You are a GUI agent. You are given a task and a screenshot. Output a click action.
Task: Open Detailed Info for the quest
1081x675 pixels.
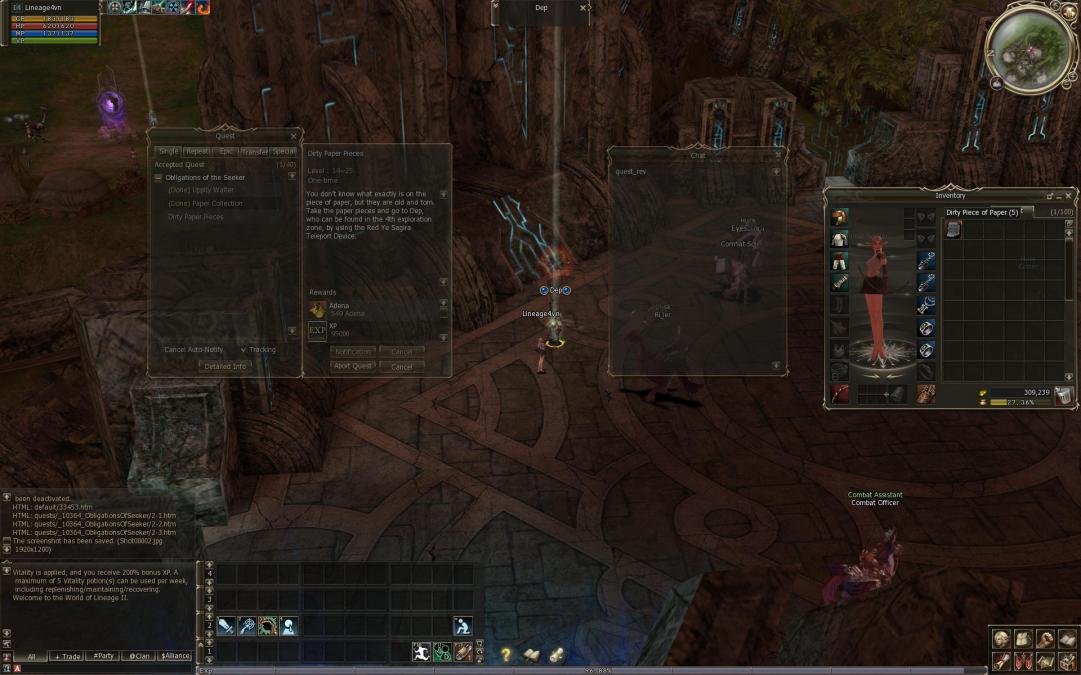(224, 366)
